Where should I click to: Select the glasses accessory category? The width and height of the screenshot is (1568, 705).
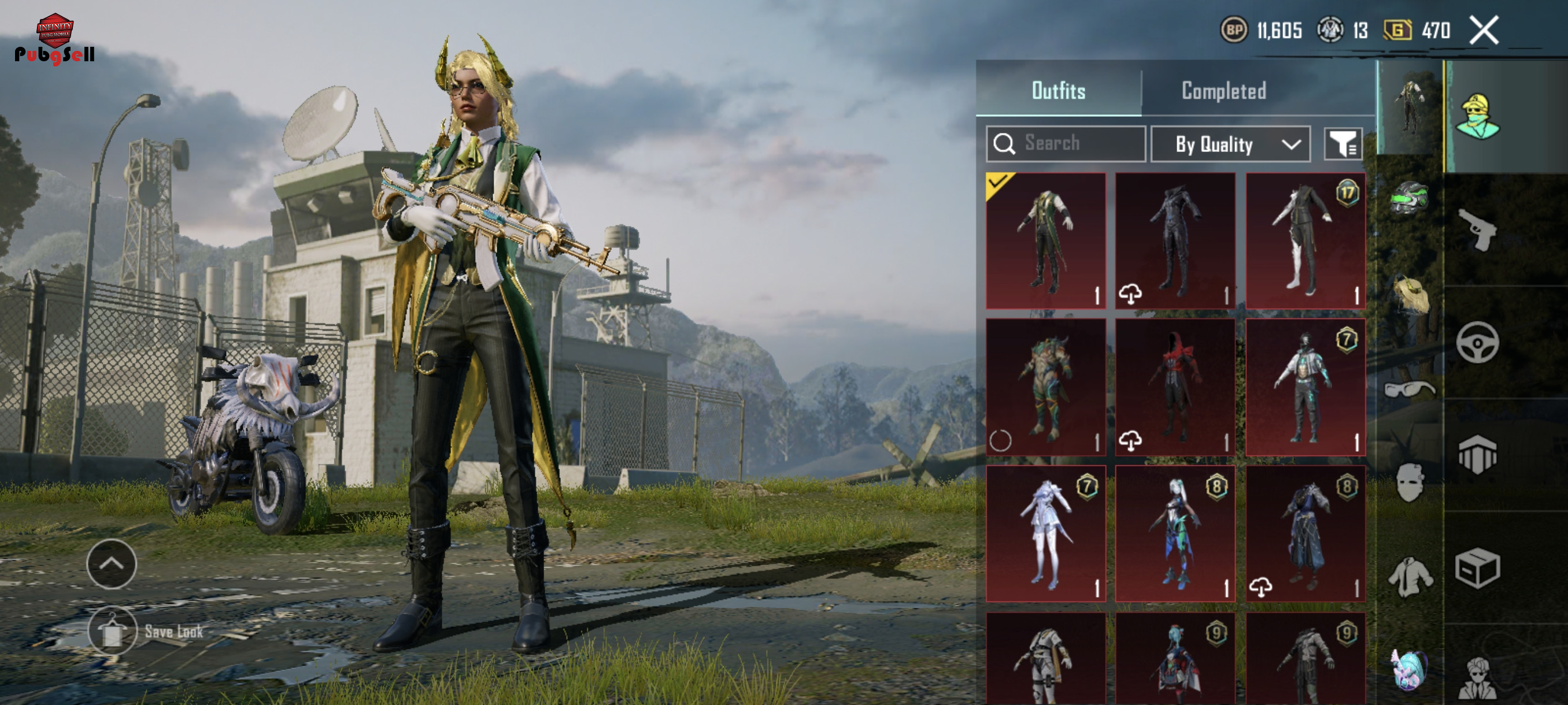(1408, 389)
